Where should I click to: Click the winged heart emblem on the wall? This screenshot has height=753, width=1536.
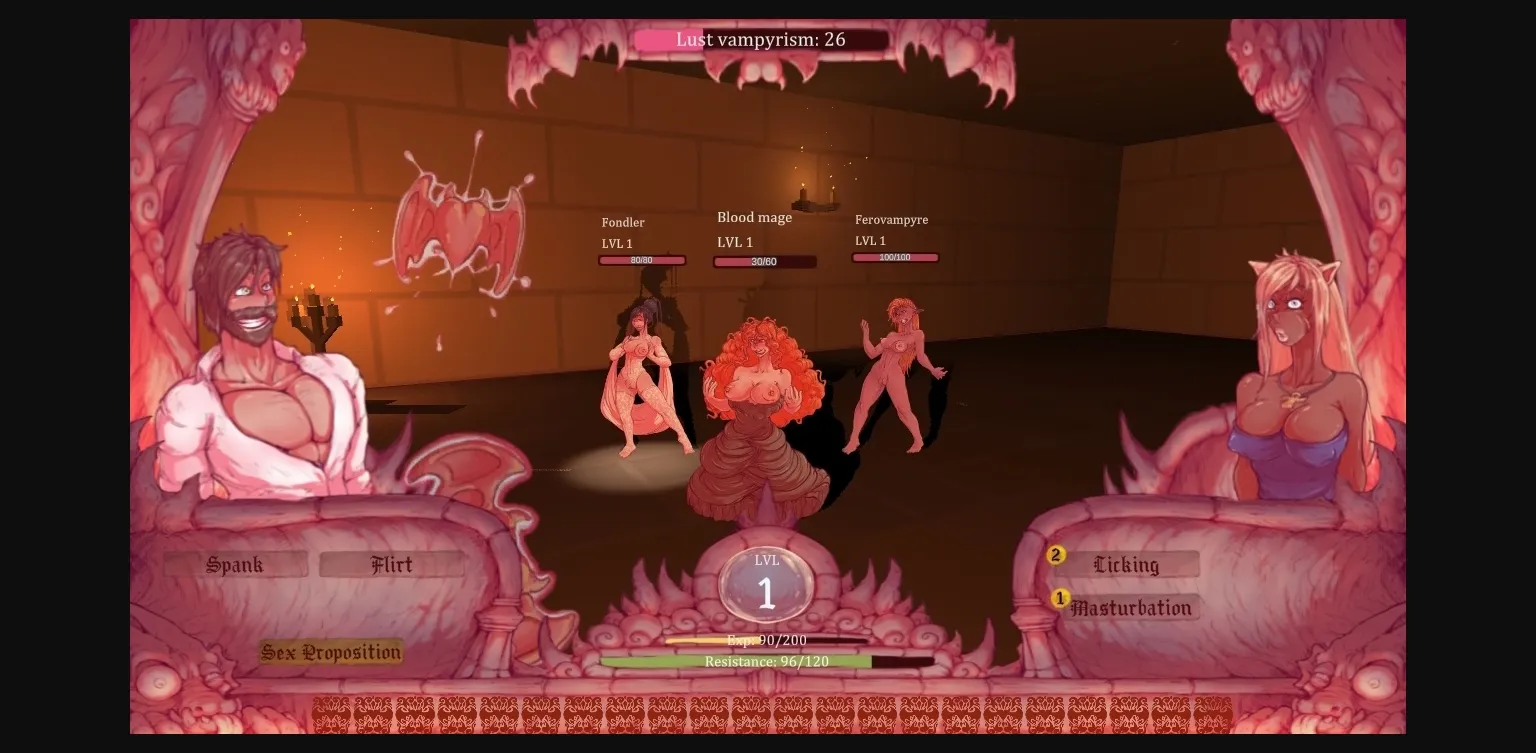(460, 224)
